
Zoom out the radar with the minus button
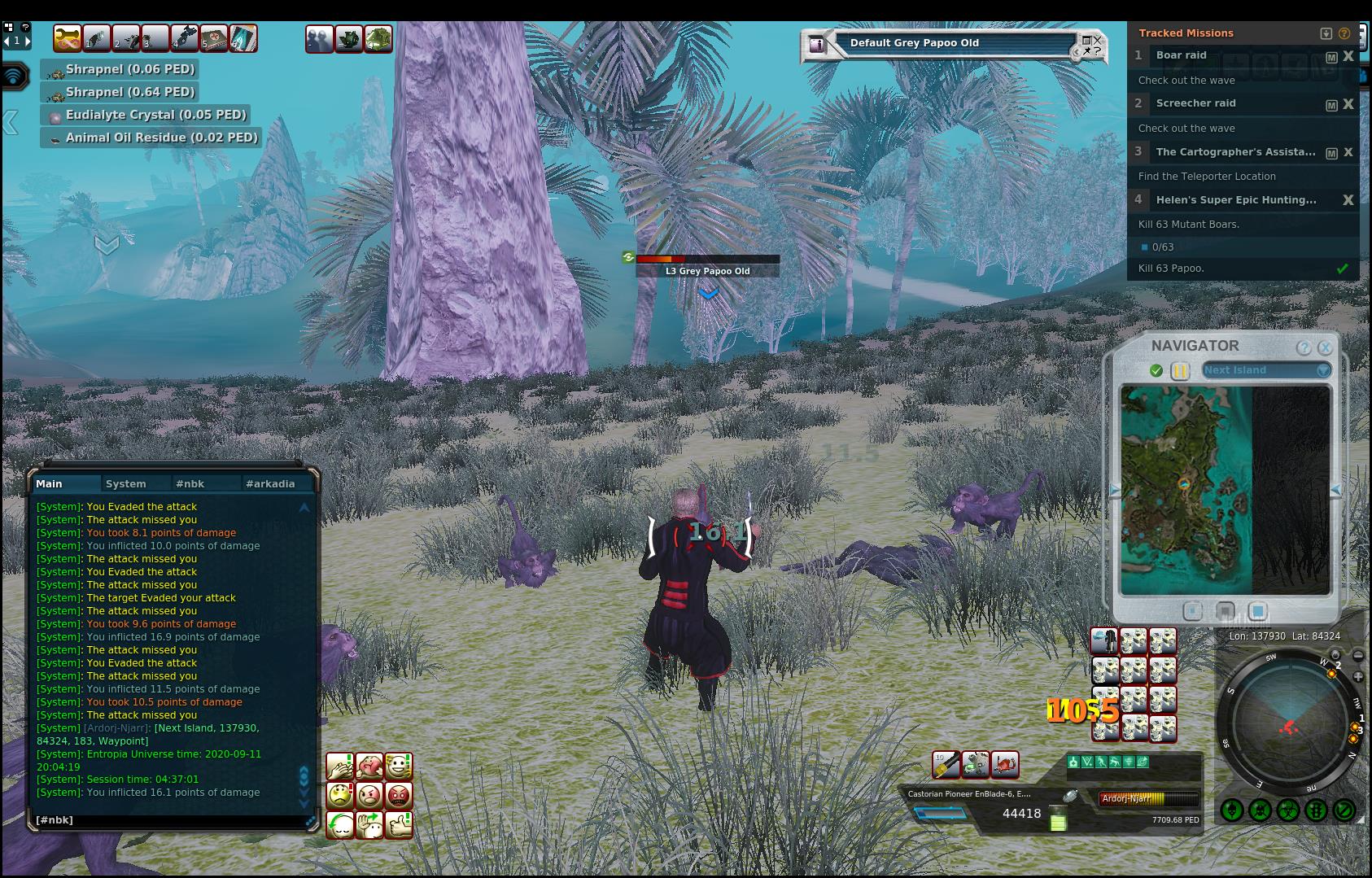pos(1358,655)
